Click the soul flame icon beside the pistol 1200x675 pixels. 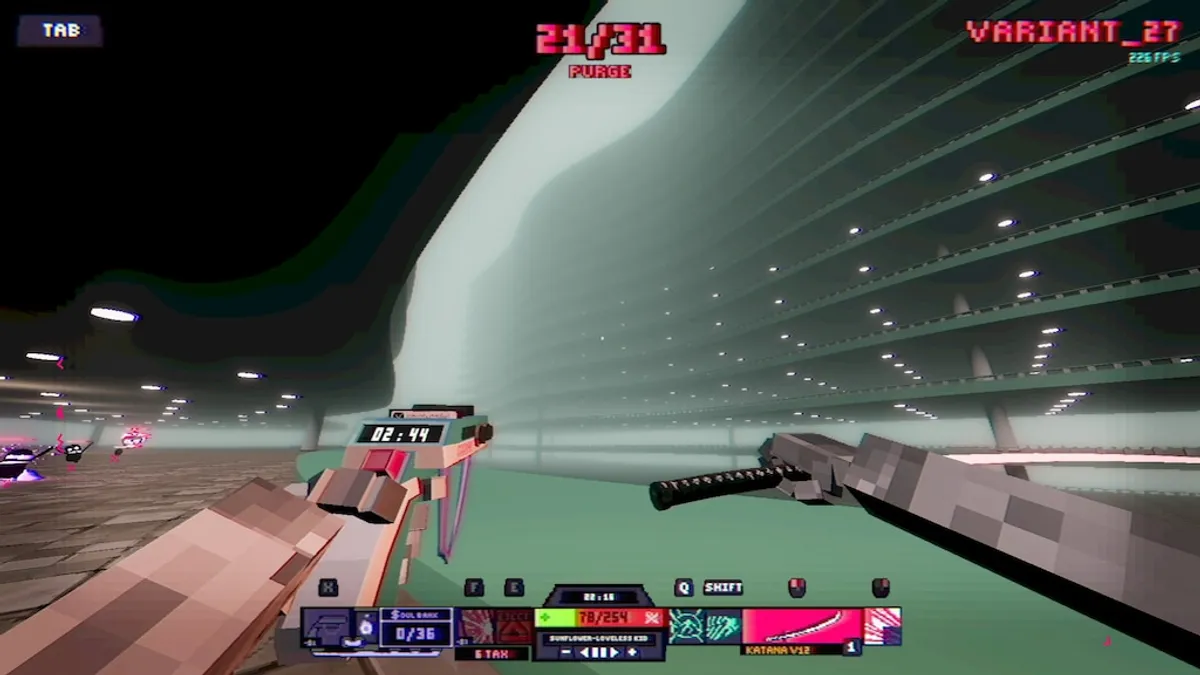[x=366, y=626]
